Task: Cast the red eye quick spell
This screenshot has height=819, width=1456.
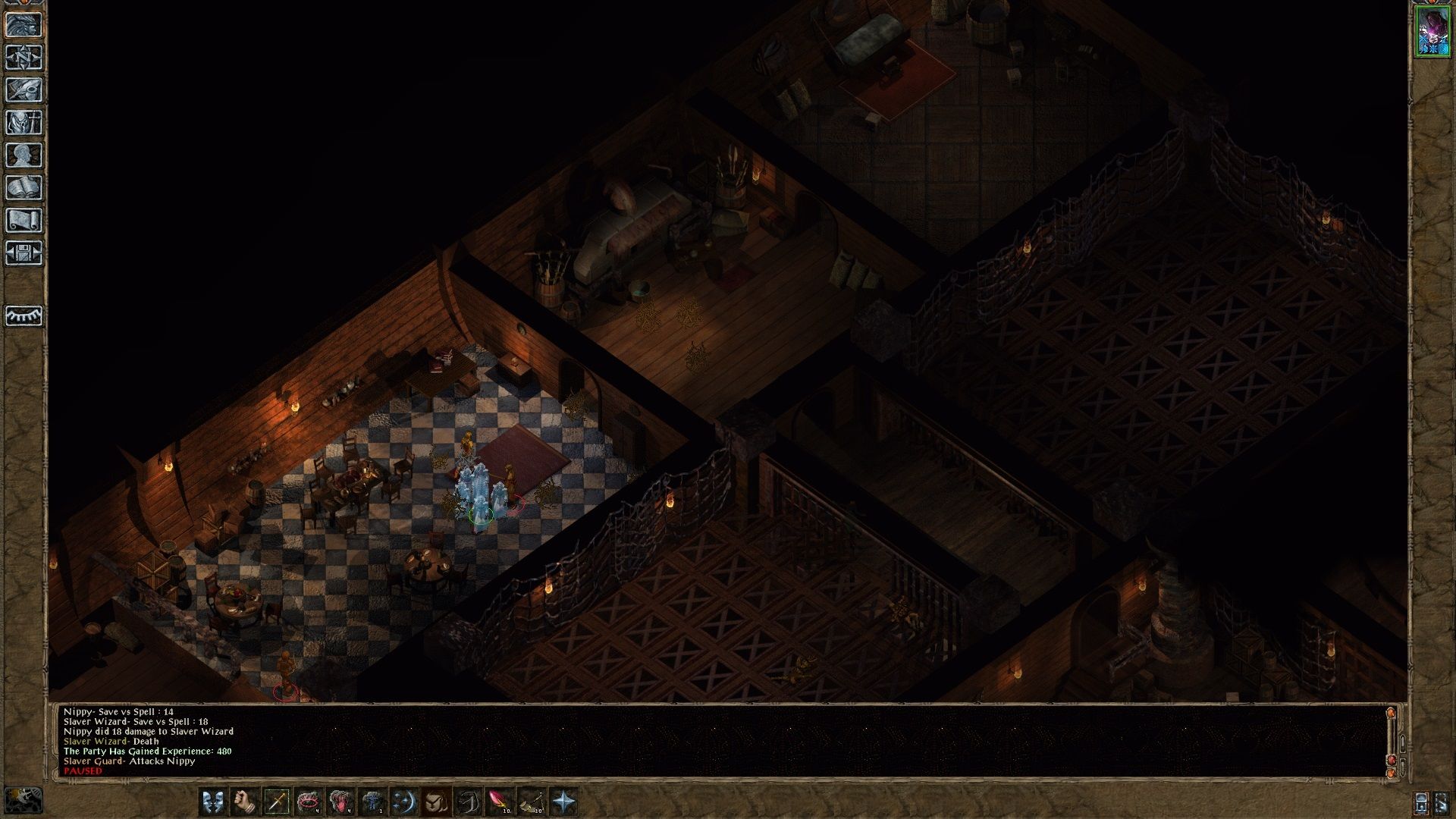Action: pyautogui.click(x=308, y=802)
